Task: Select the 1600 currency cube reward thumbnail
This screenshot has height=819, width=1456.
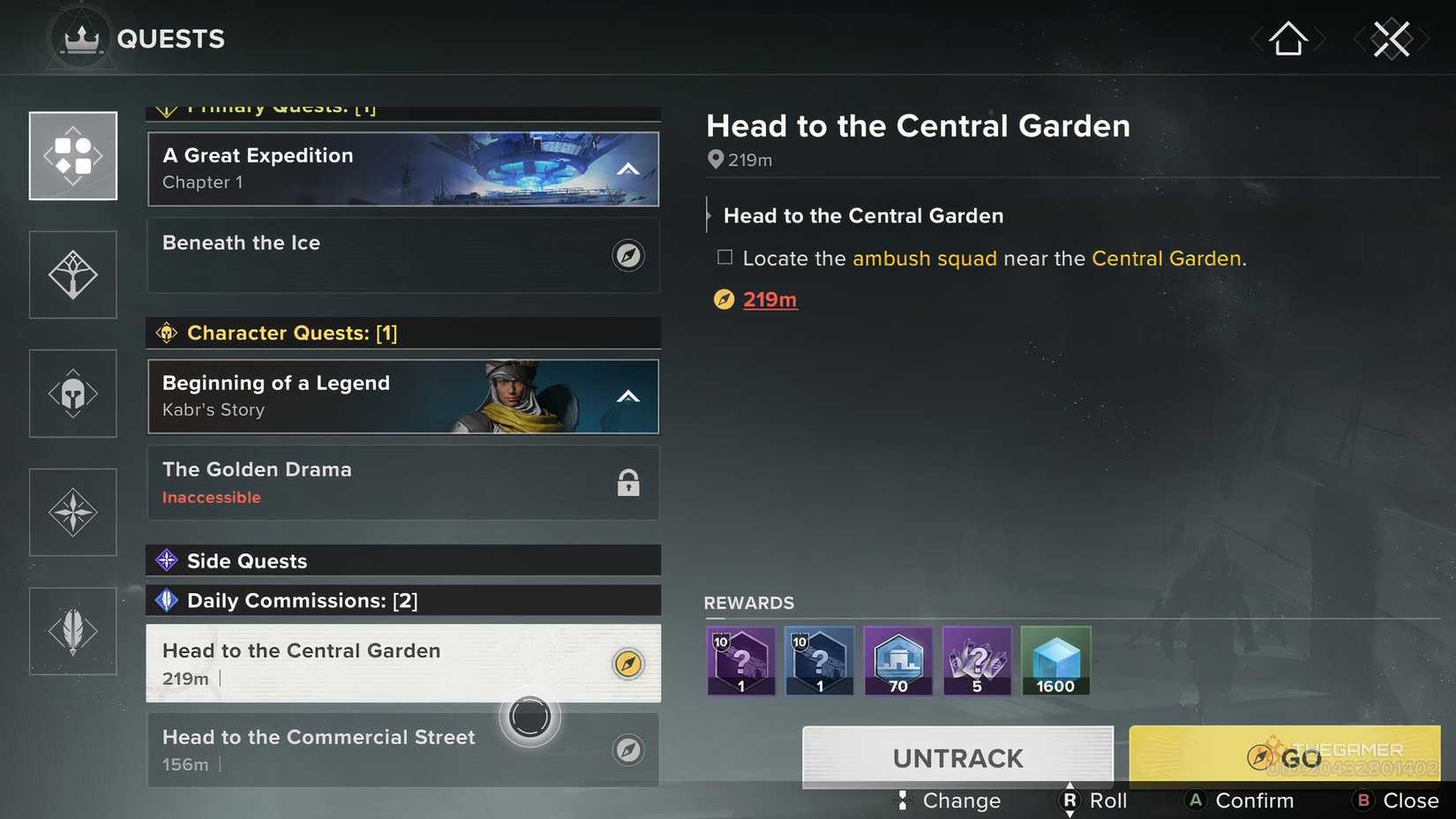Action: pos(1055,660)
